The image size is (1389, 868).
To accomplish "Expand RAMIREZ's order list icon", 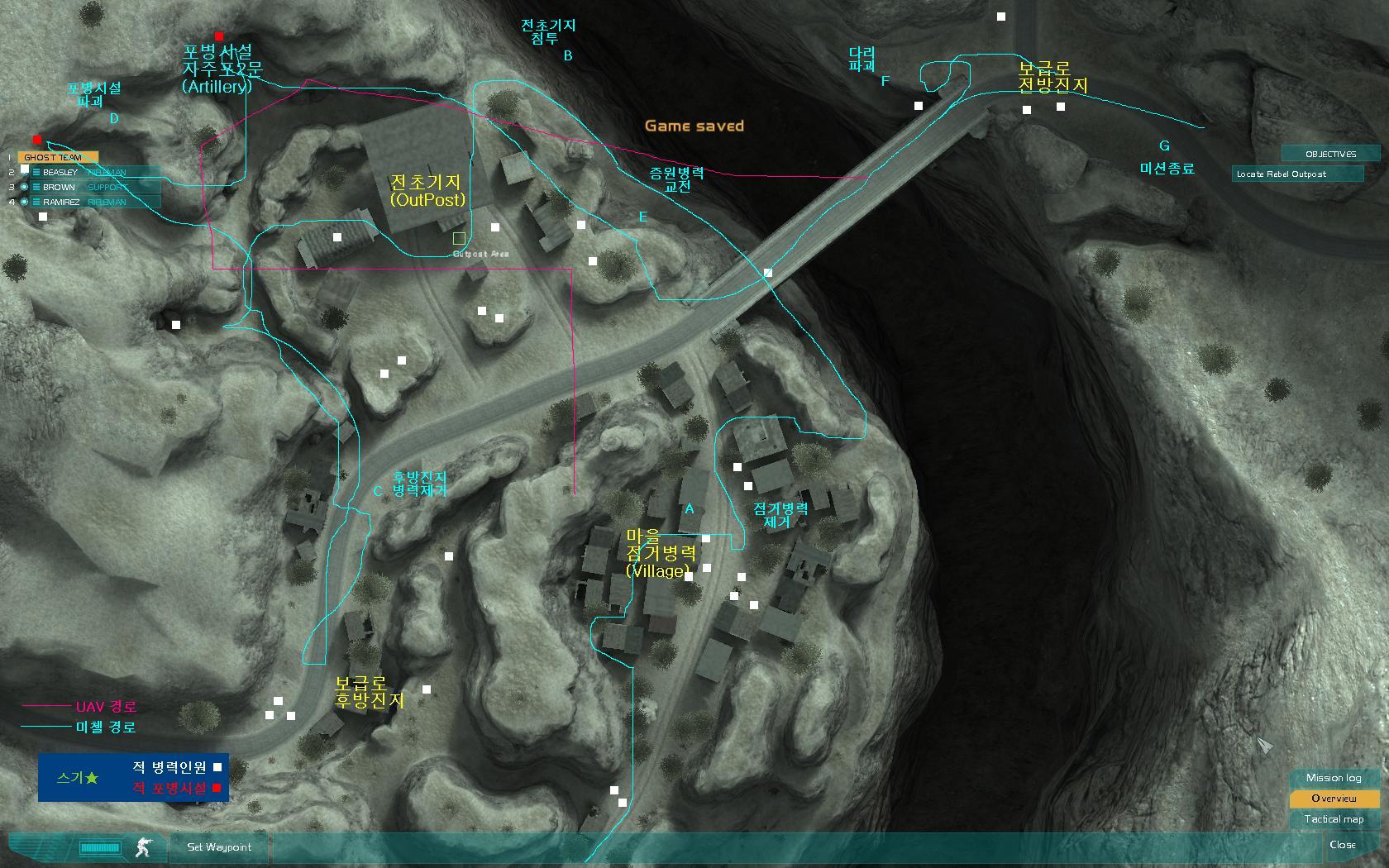I will (36, 202).
